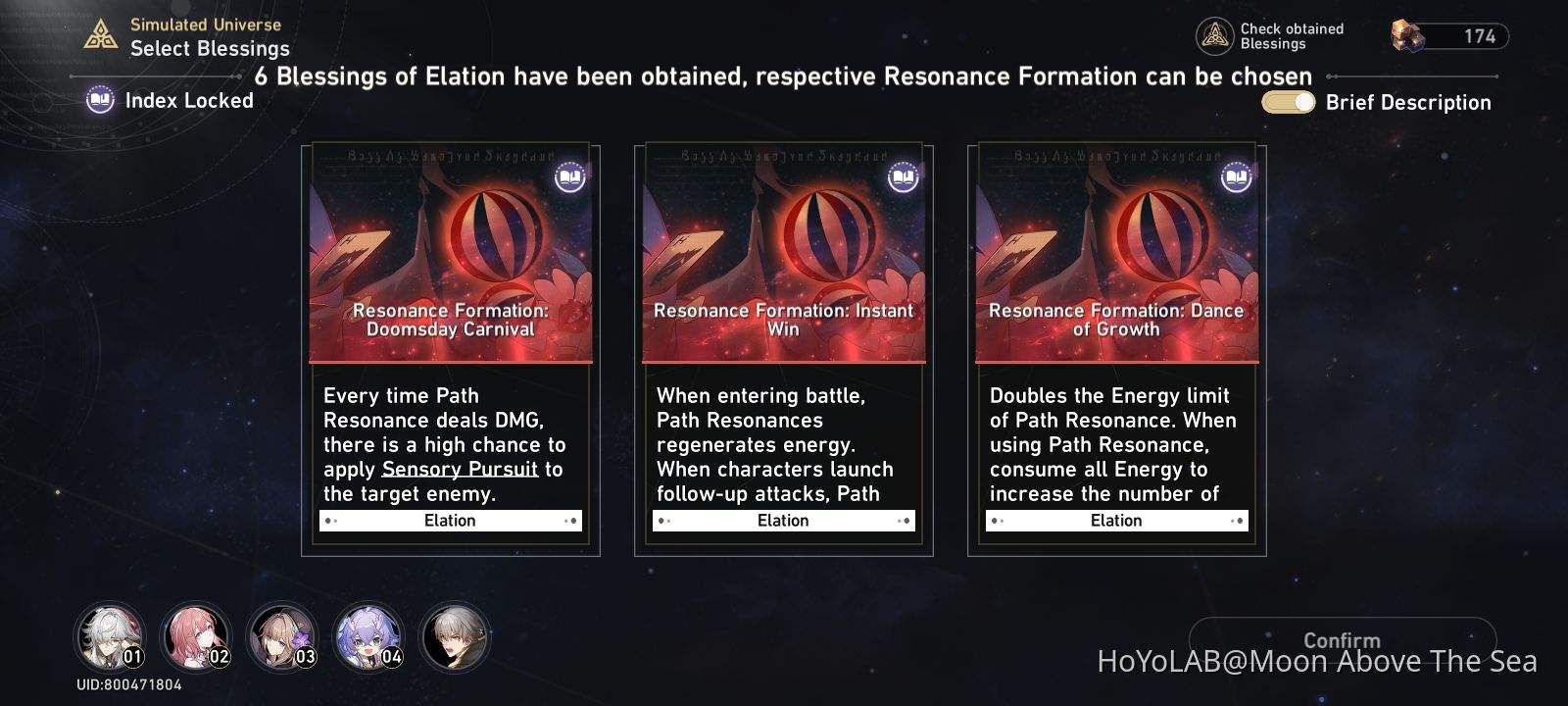The height and width of the screenshot is (706, 1568).
Task: Click the Sensory Pursuit underlined link
Action: click(459, 469)
